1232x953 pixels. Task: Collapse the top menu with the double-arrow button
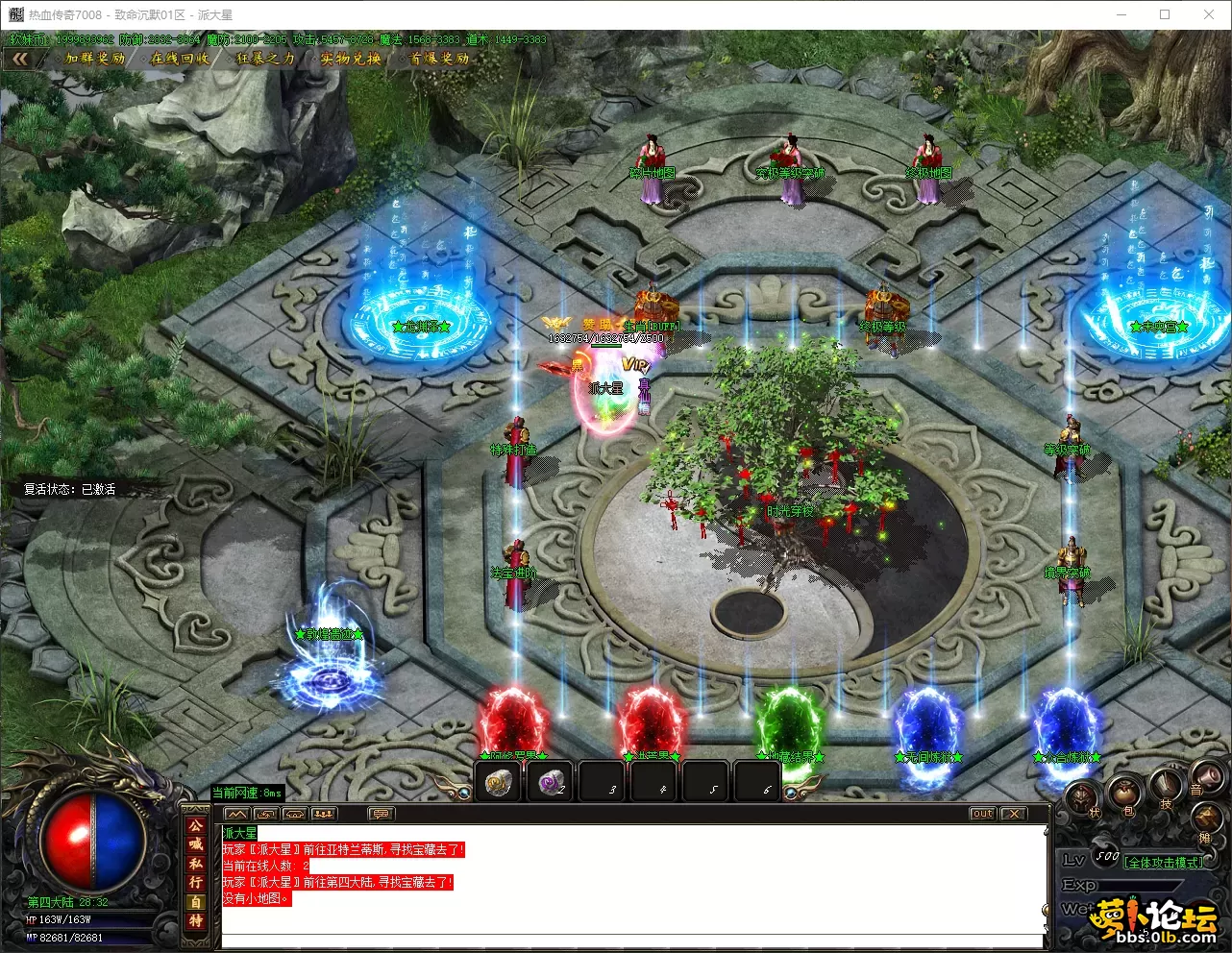(20, 59)
